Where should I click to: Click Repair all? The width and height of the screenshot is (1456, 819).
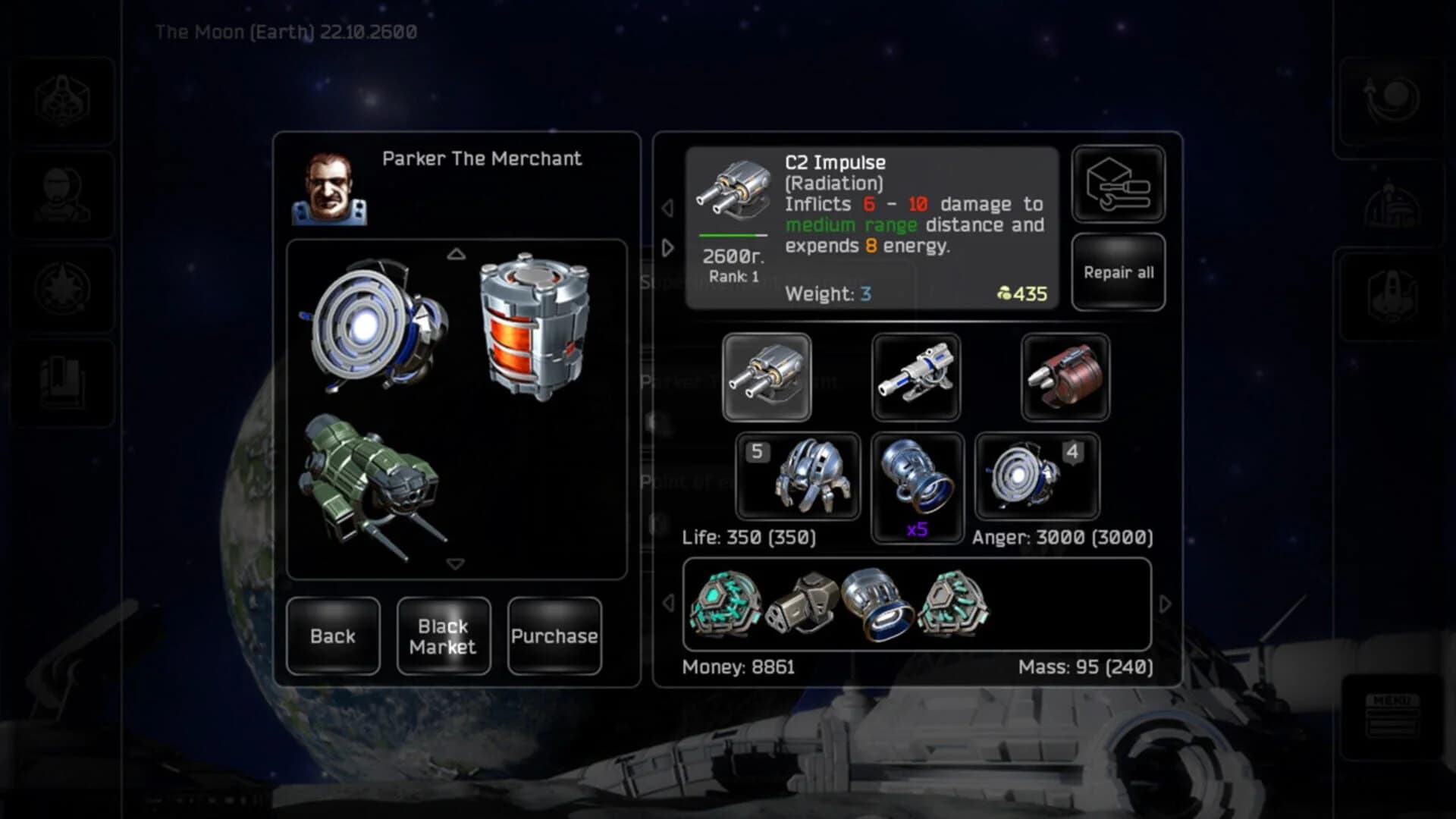[x=1118, y=271]
